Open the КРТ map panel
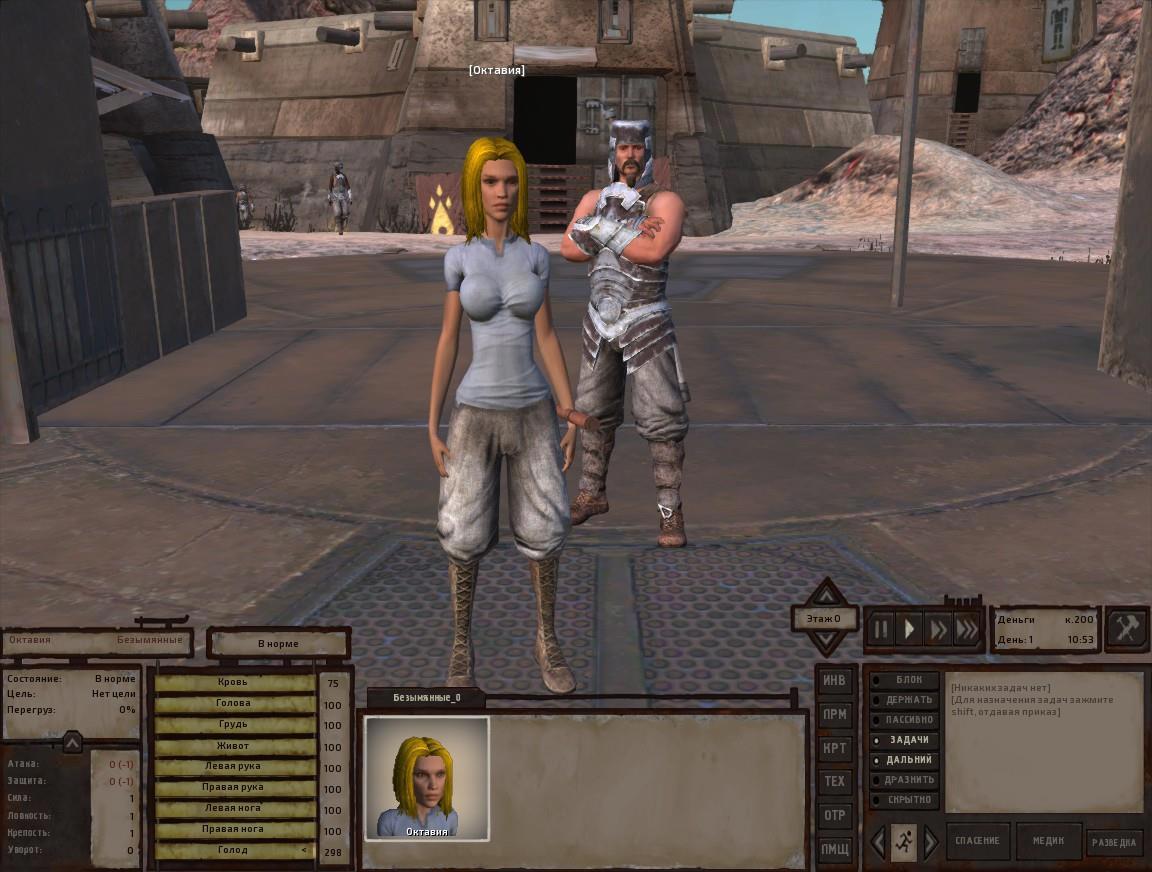Screen dimensions: 1152x872 point(834,748)
